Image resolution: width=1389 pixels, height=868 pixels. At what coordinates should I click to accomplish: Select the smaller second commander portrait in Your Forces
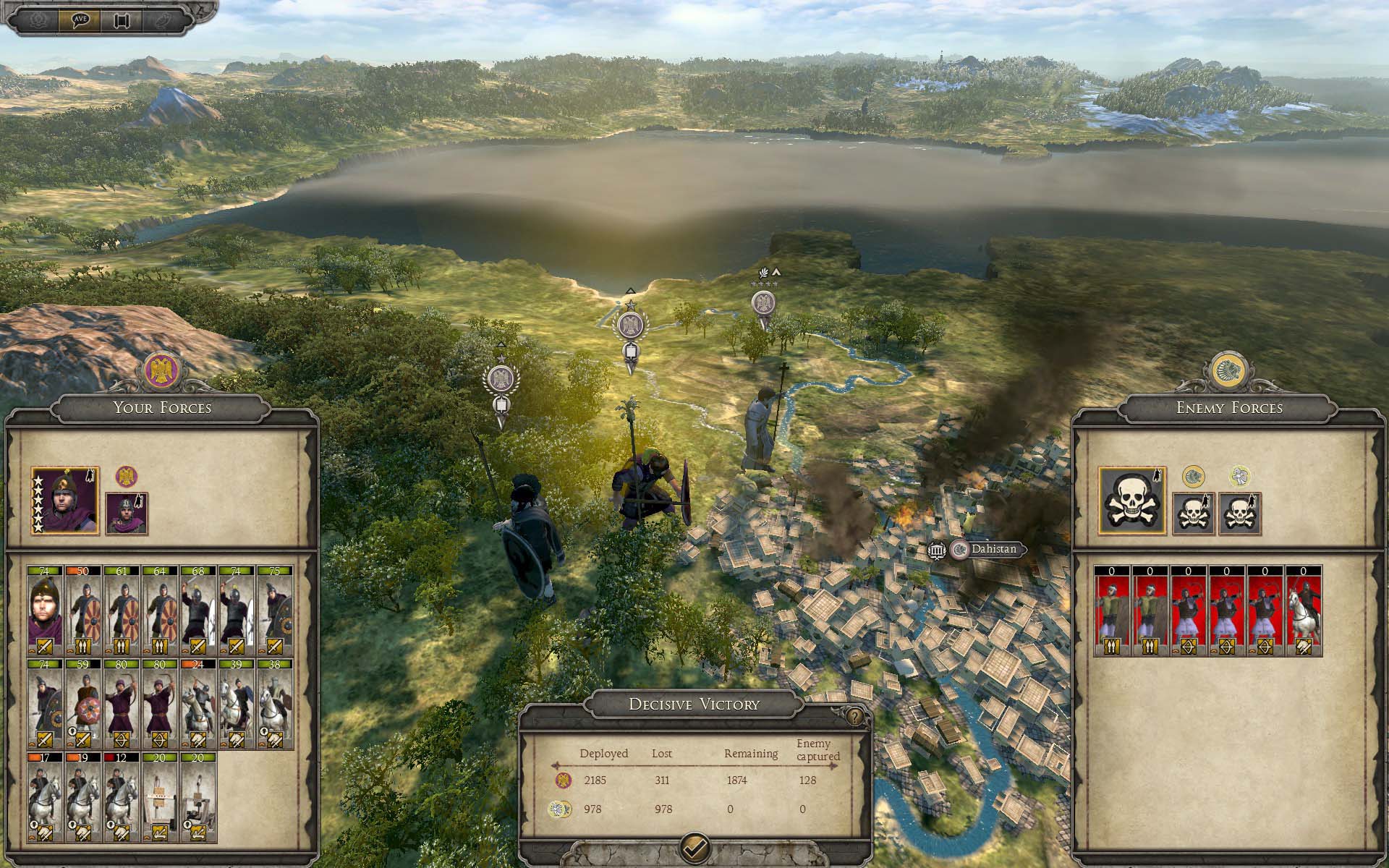pos(127,514)
